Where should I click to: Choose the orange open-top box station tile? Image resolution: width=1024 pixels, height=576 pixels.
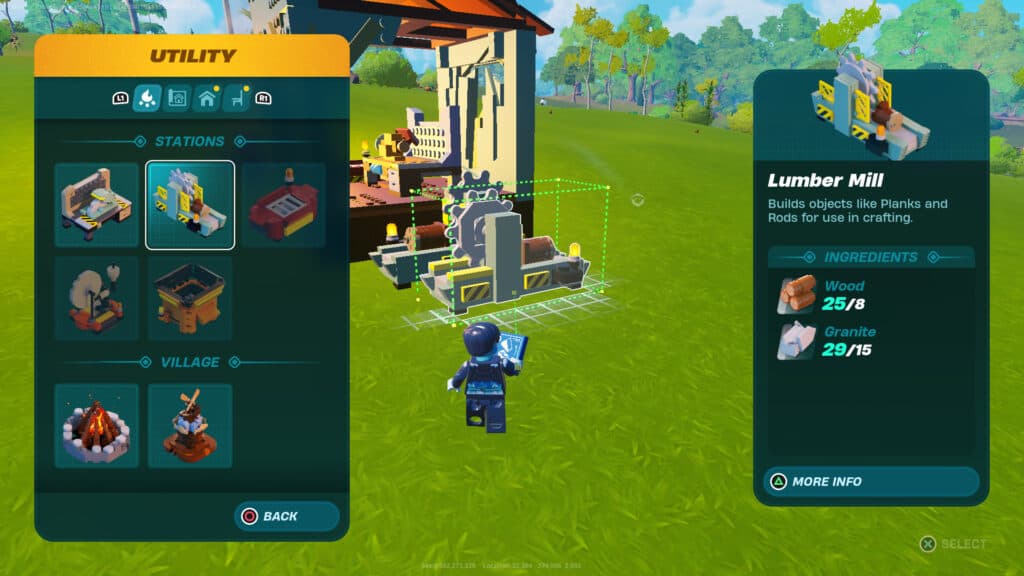(190, 298)
